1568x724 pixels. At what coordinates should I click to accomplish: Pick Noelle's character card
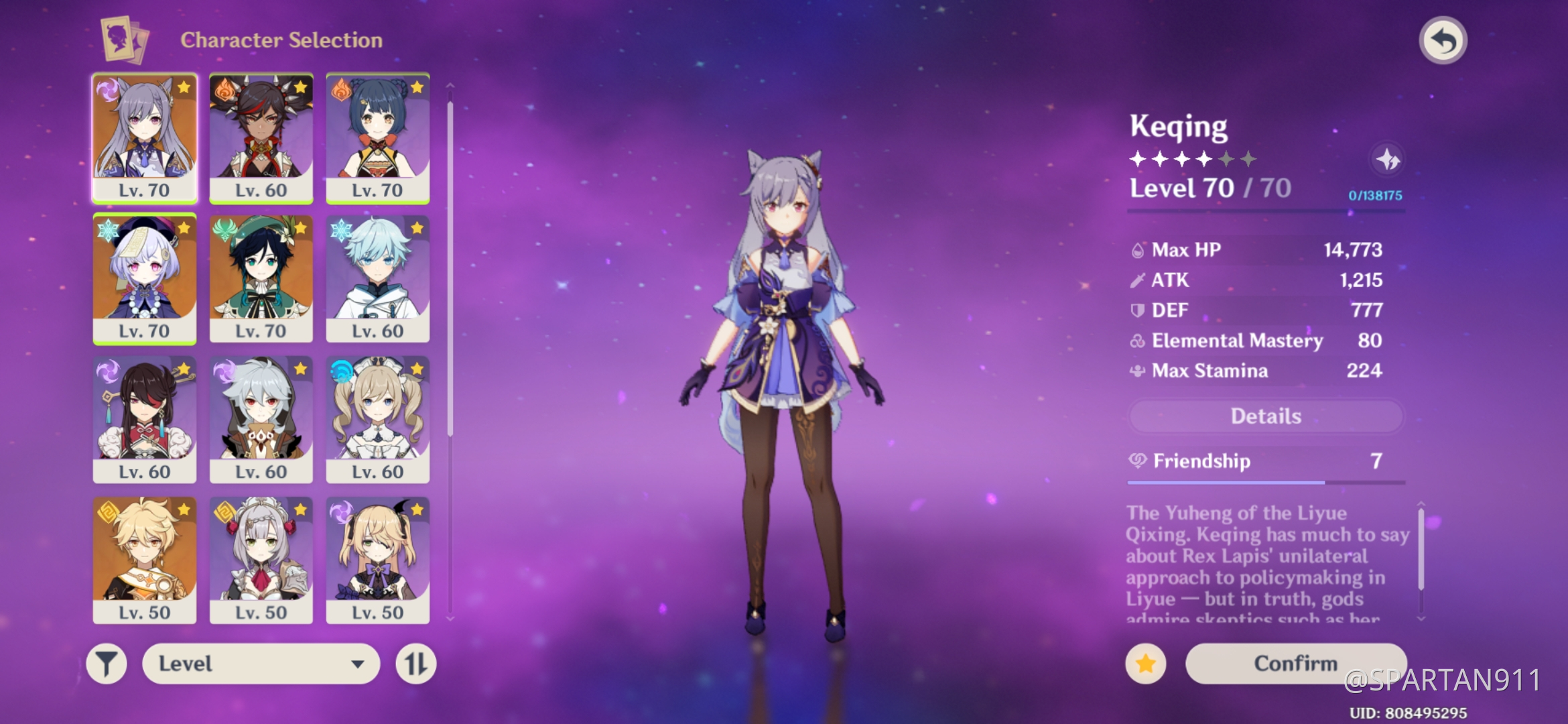(x=261, y=560)
